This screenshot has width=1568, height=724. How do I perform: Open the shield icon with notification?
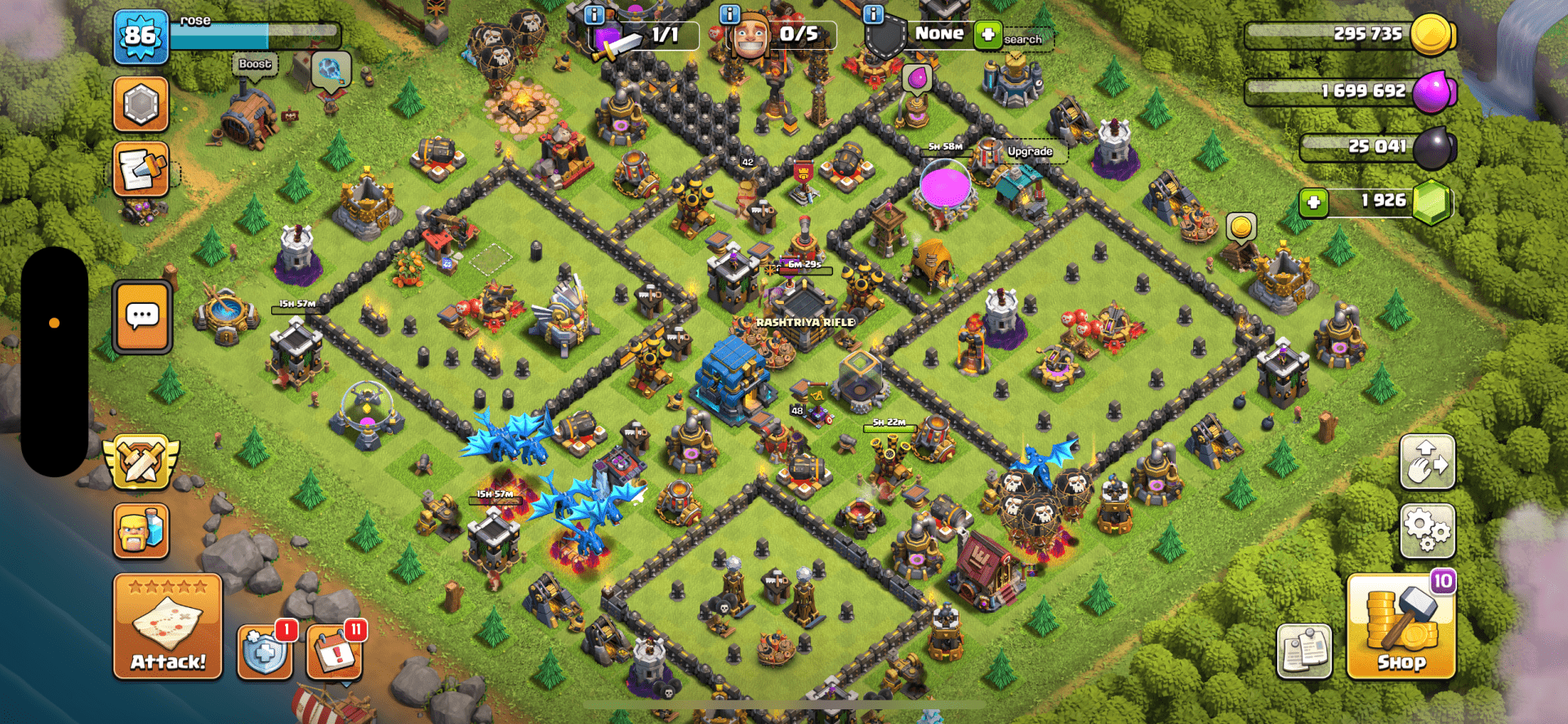pyautogui.click(x=265, y=652)
